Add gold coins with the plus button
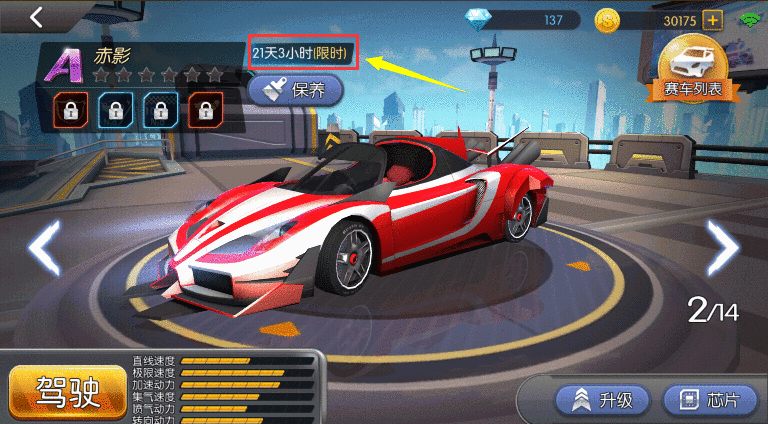The height and width of the screenshot is (424, 768). pos(712,20)
